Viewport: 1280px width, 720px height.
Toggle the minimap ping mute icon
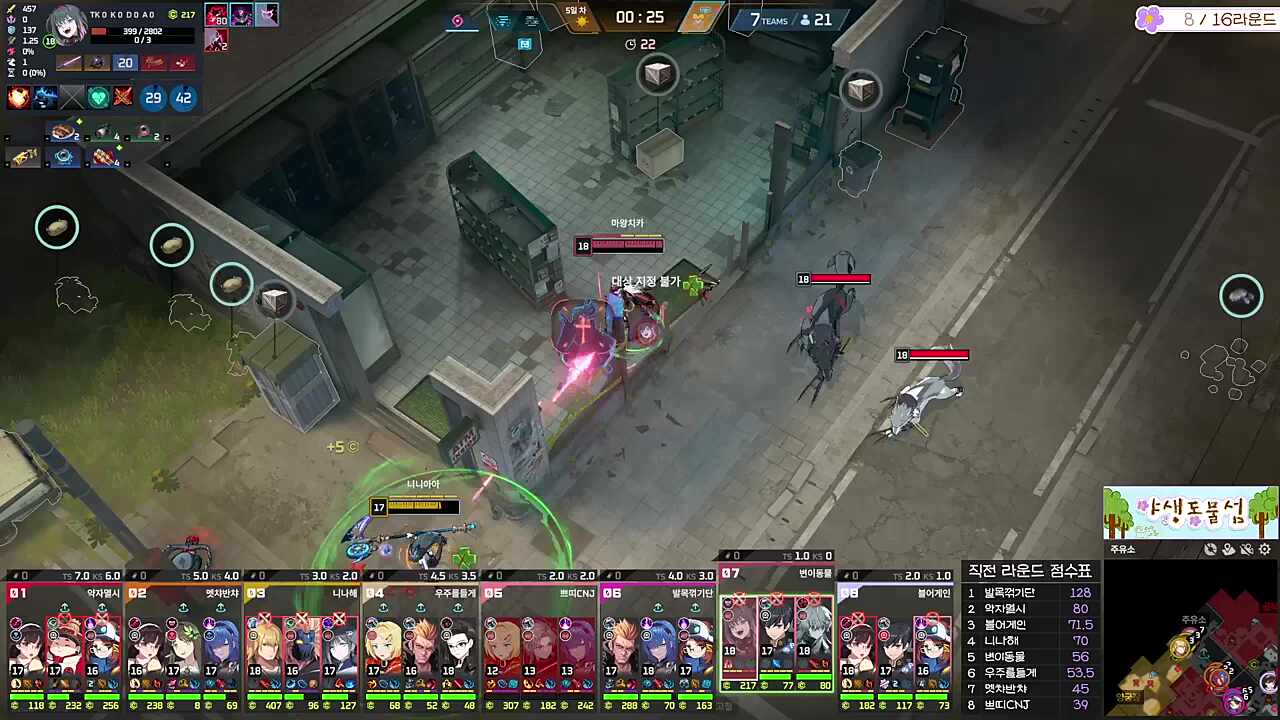coord(1247,549)
